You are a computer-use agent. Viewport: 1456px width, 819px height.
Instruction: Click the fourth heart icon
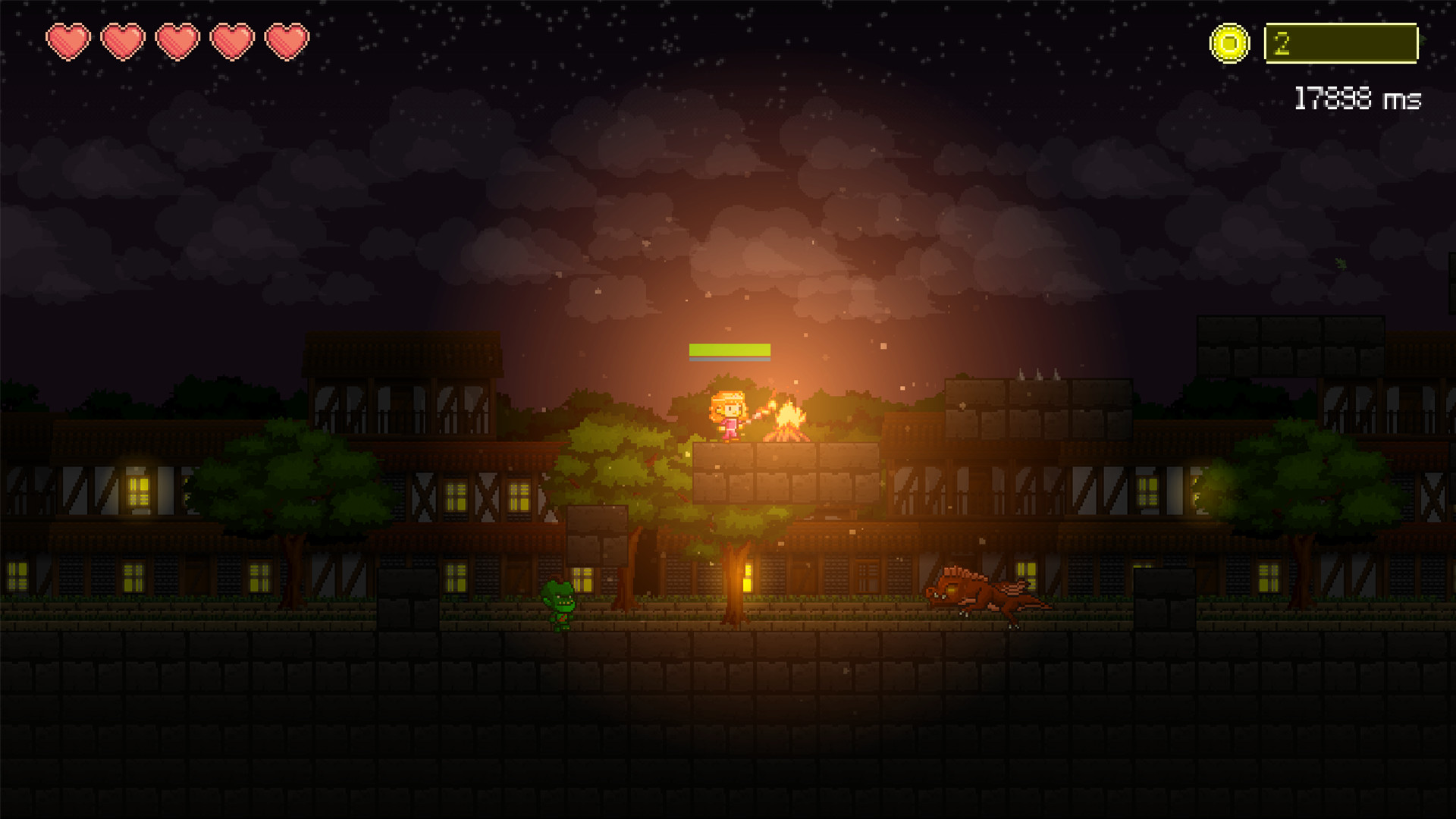tap(231, 42)
